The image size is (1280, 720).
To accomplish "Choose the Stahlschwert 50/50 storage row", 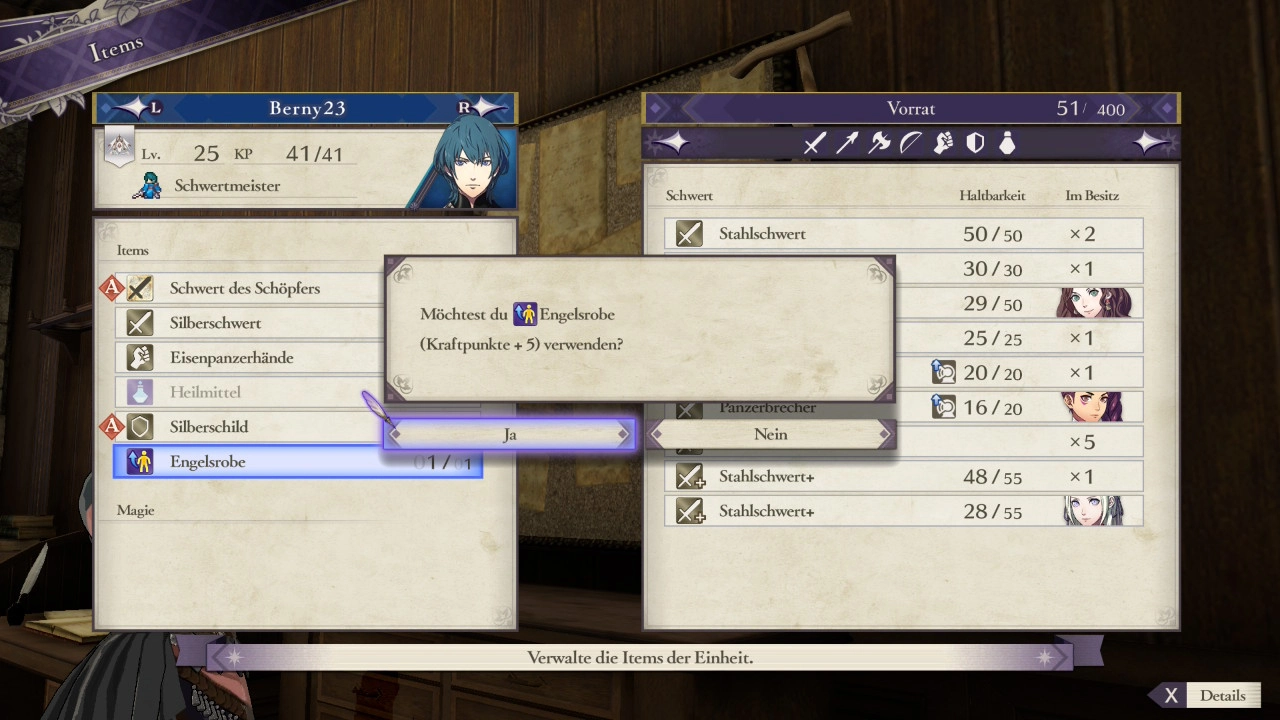I will 903,234.
